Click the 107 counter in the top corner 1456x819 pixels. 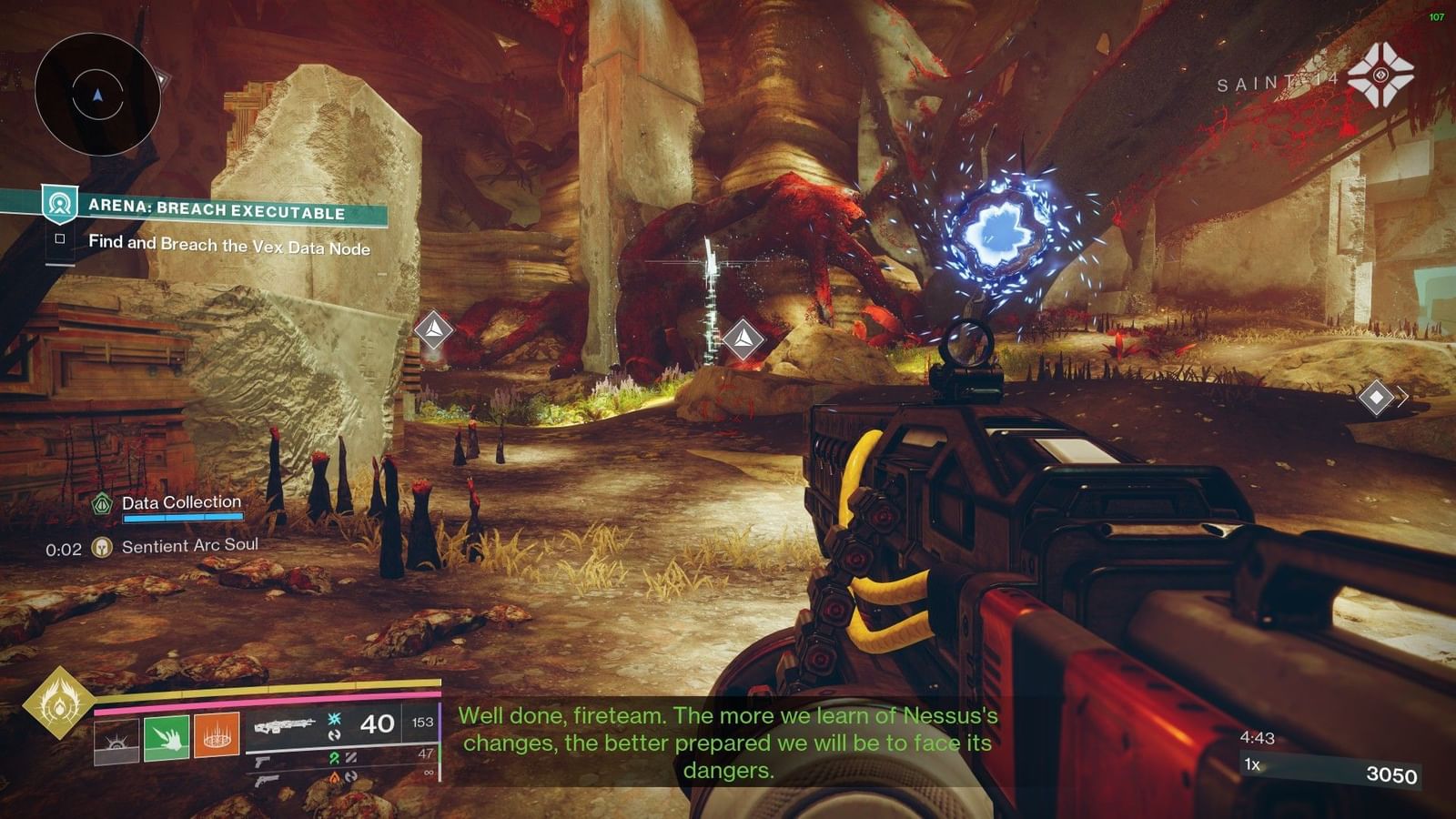1439,15
